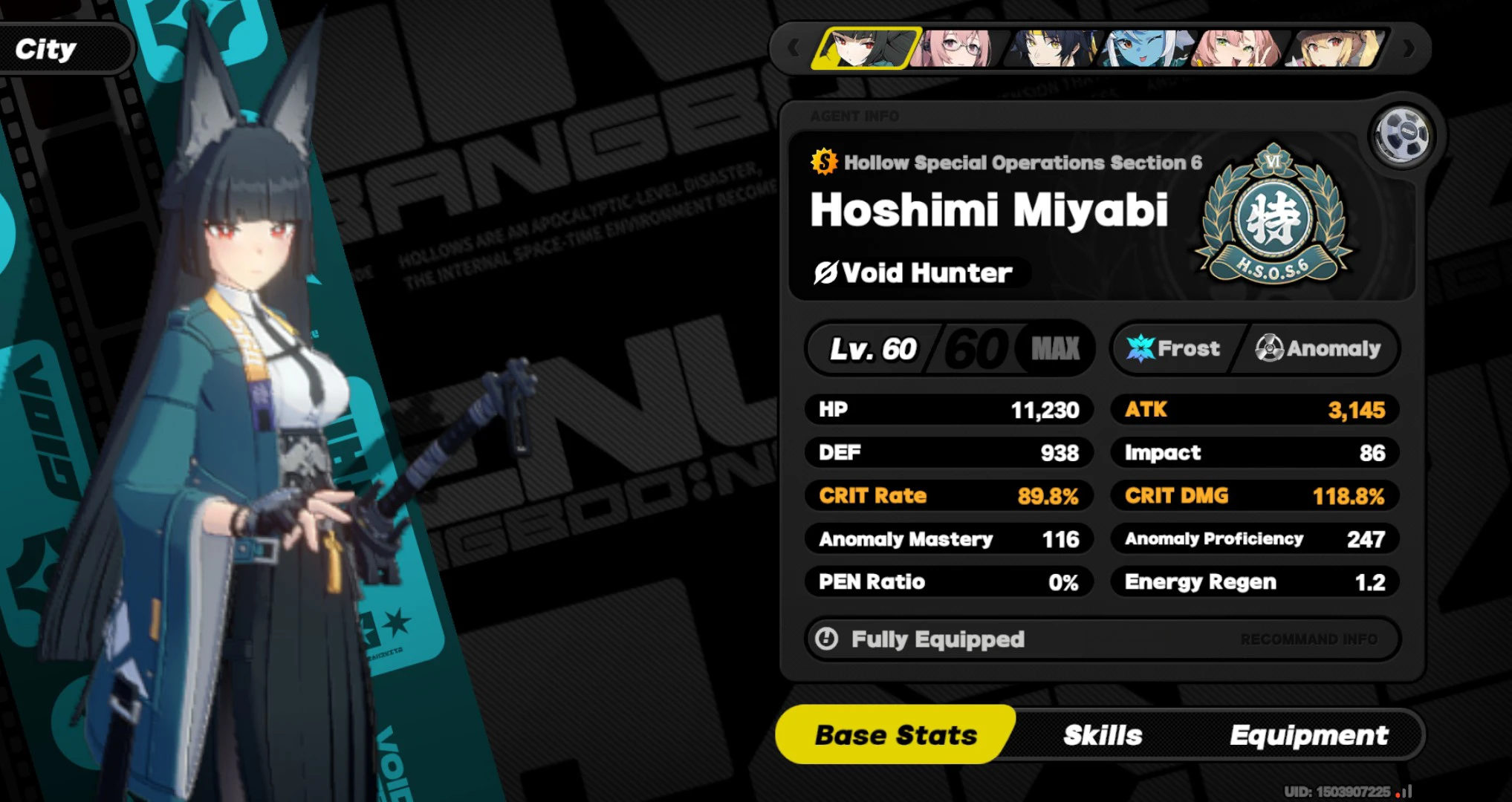Select the Base Stats tab
The image size is (1512, 802).
point(896,734)
